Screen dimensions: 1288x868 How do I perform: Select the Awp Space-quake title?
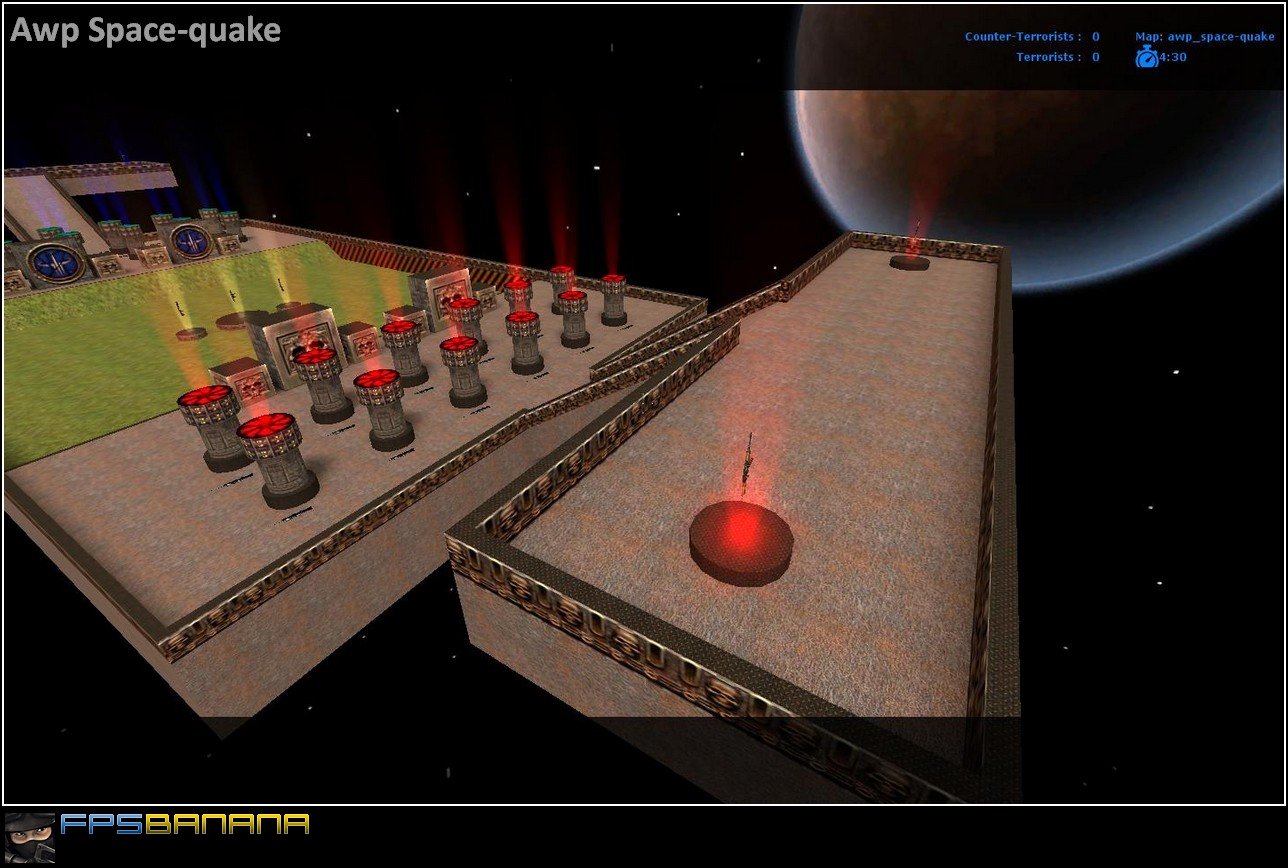tap(143, 30)
